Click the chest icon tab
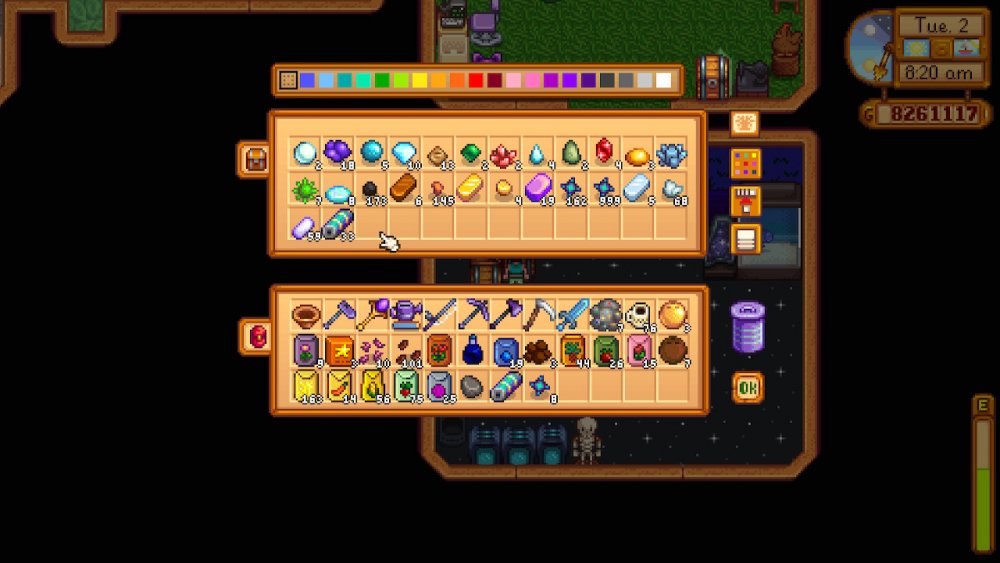Viewport: 1000px width, 563px height. [255, 158]
